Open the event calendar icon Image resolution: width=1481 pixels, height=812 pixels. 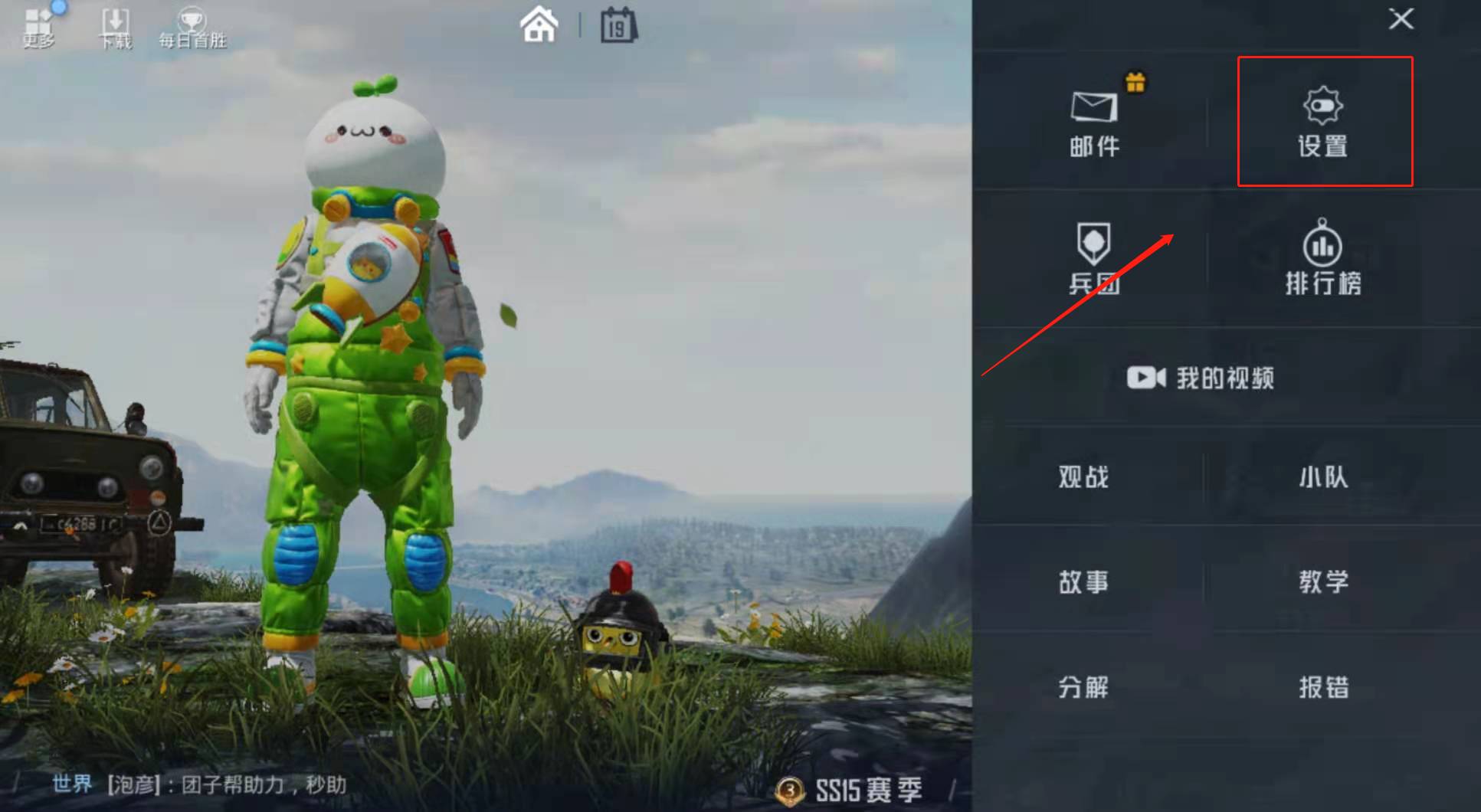618,25
